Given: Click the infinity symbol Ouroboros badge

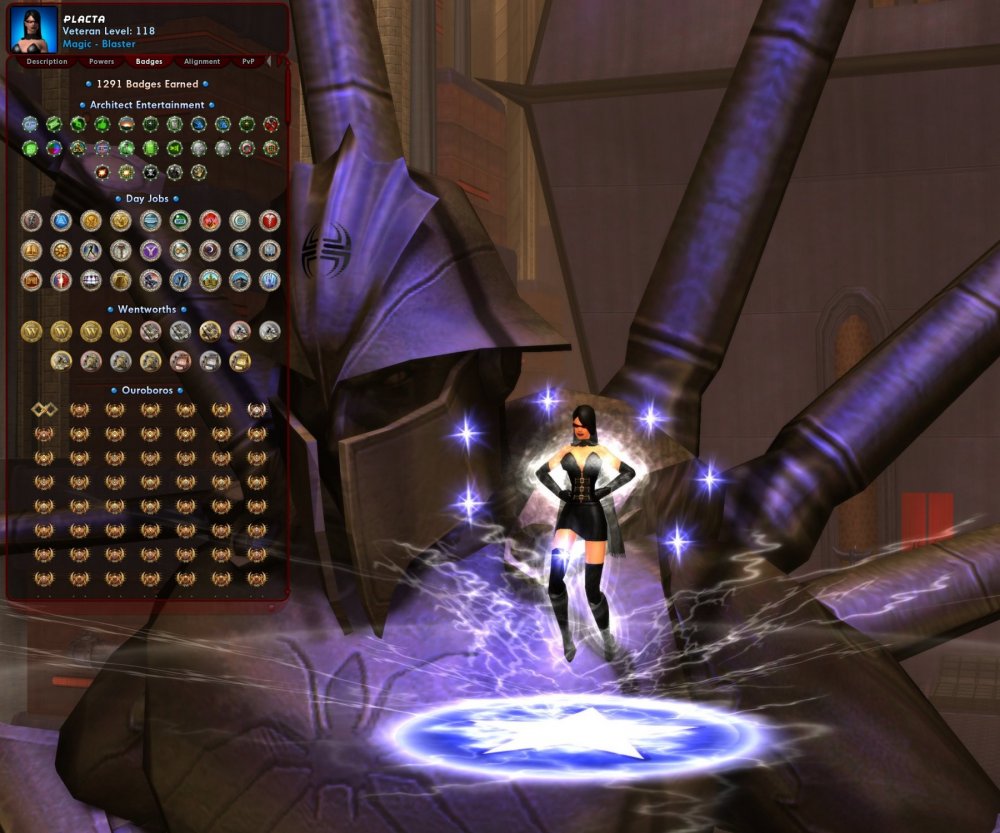Looking at the screenshot, I should [x=43, y=409].
